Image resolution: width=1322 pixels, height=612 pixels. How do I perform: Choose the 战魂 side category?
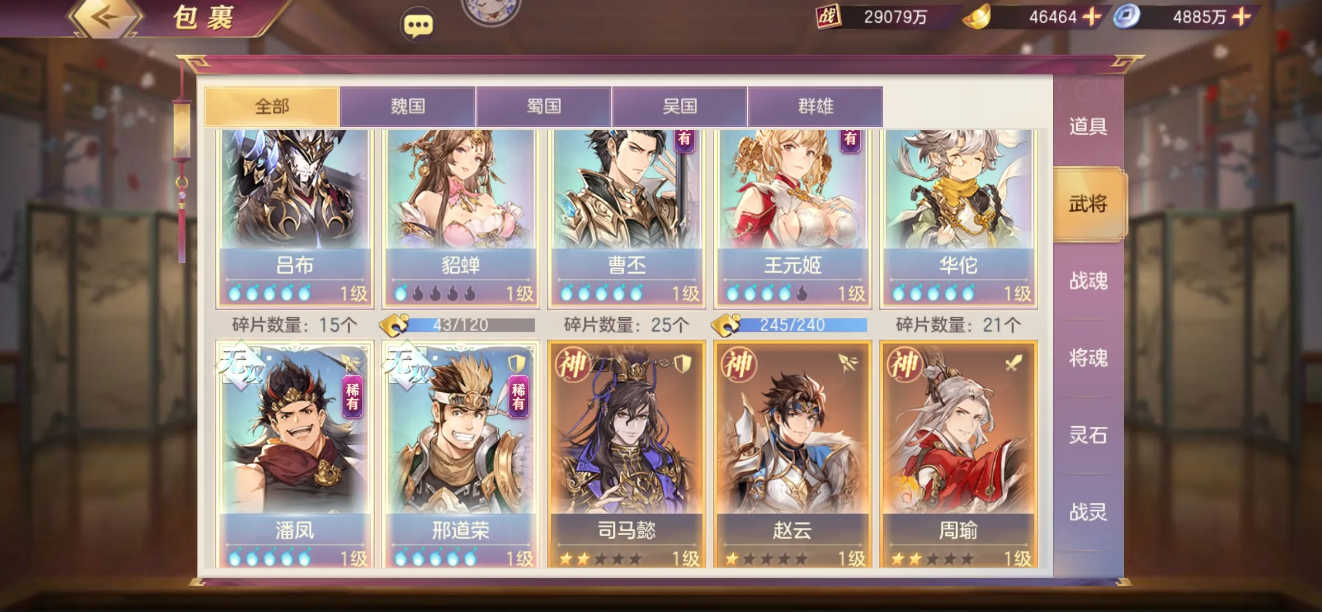[x=1088, y=281]
